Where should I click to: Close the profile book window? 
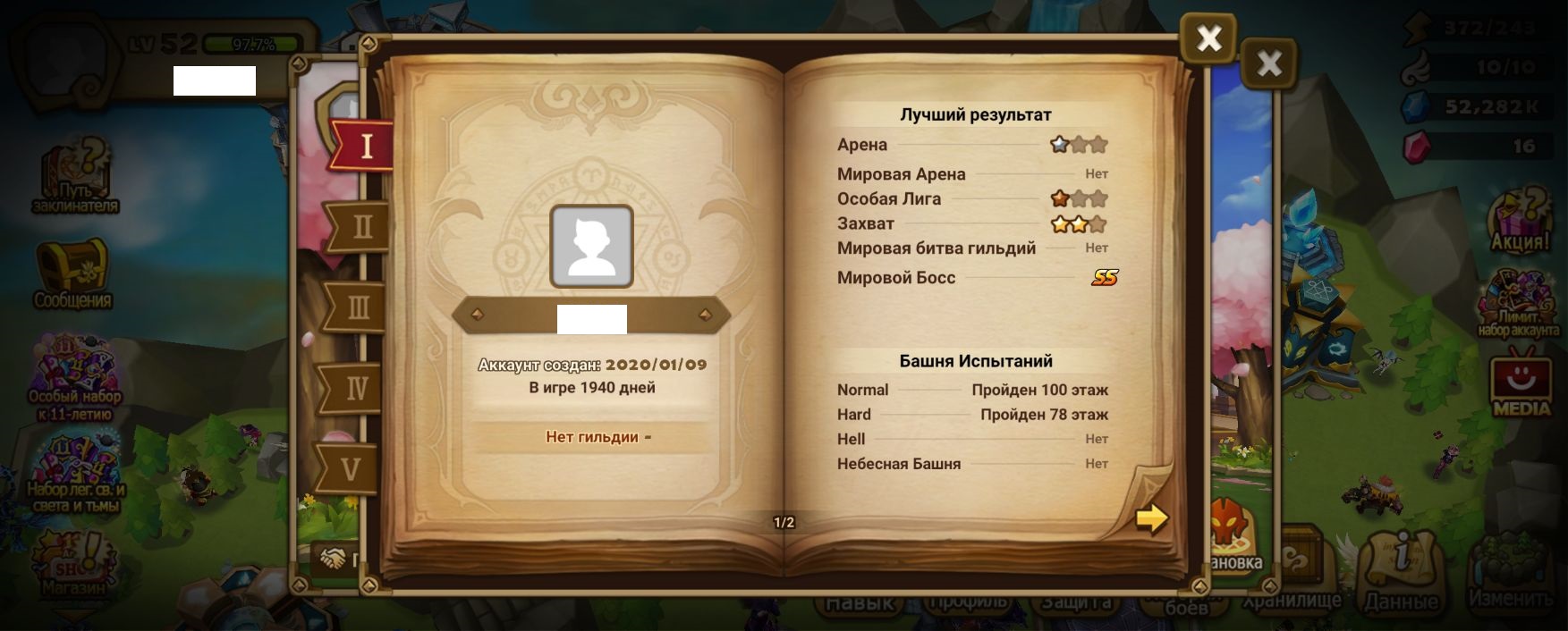click(x=1208, y=38)
